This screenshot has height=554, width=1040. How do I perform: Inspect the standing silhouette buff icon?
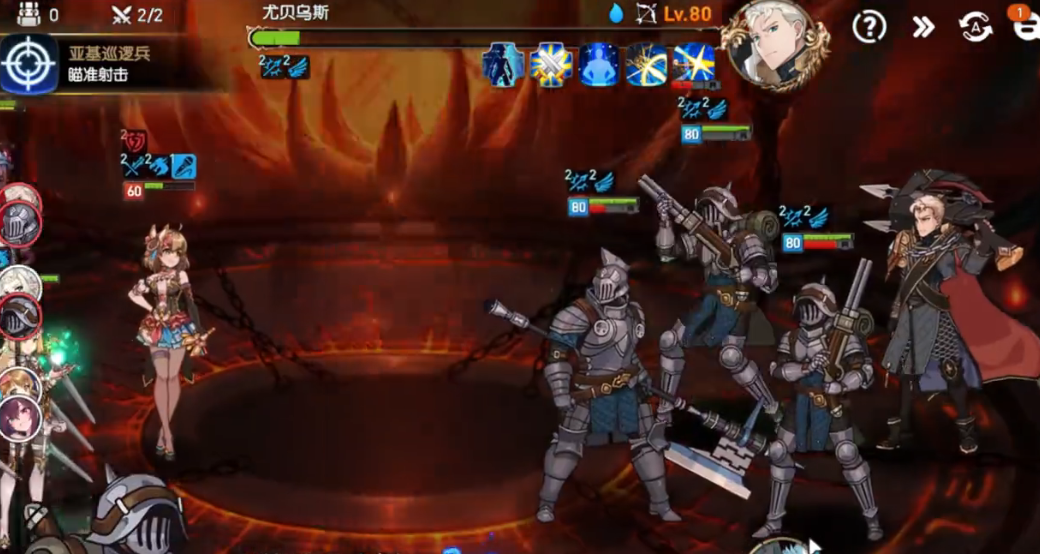(x=503, y=65)
